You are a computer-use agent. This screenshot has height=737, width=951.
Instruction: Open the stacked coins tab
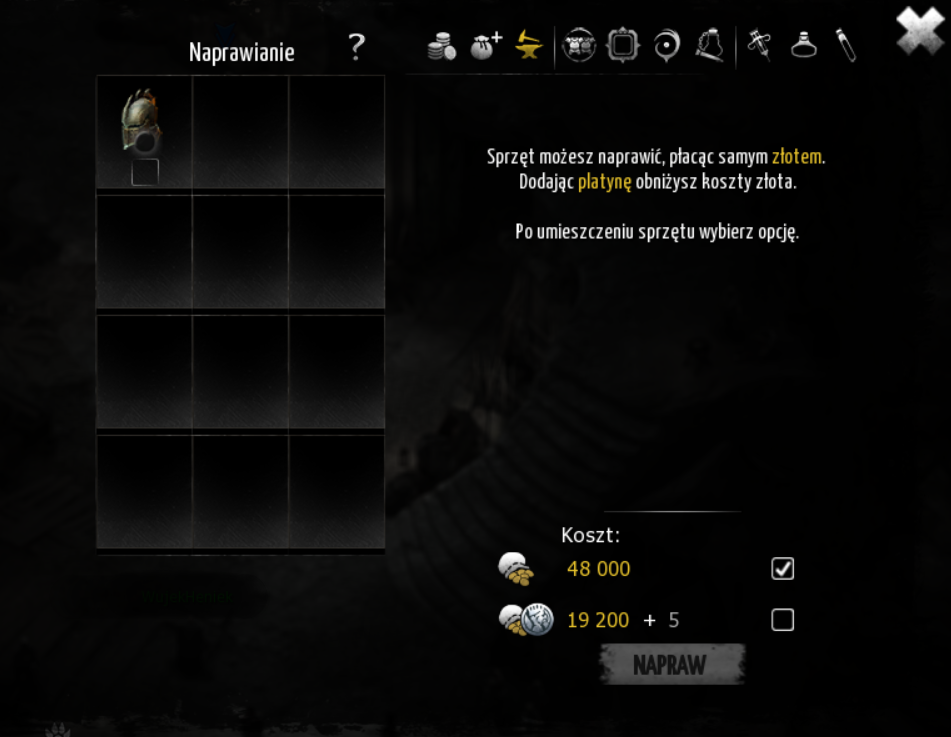[x=441, y=47]
